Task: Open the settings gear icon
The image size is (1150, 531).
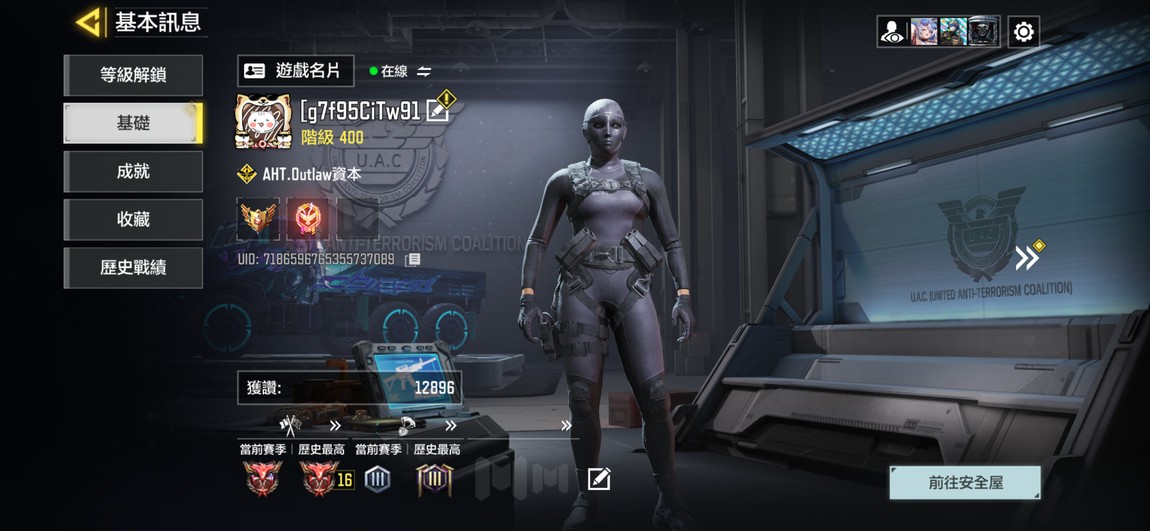Action: click(1023, 32)
